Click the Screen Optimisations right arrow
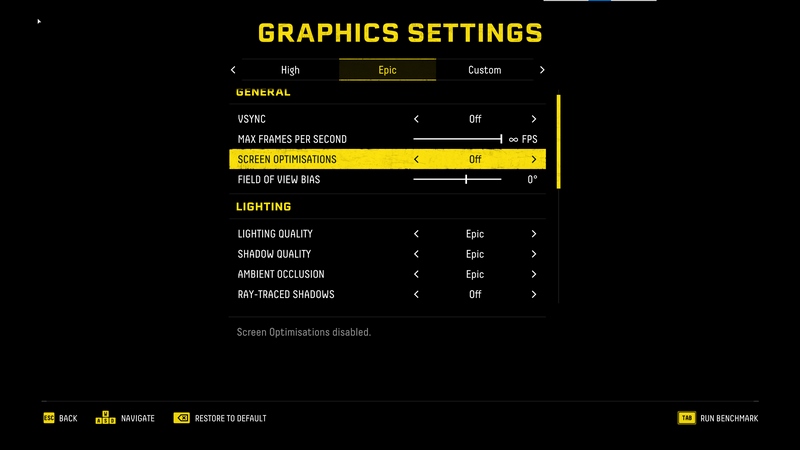 (534, 159)
